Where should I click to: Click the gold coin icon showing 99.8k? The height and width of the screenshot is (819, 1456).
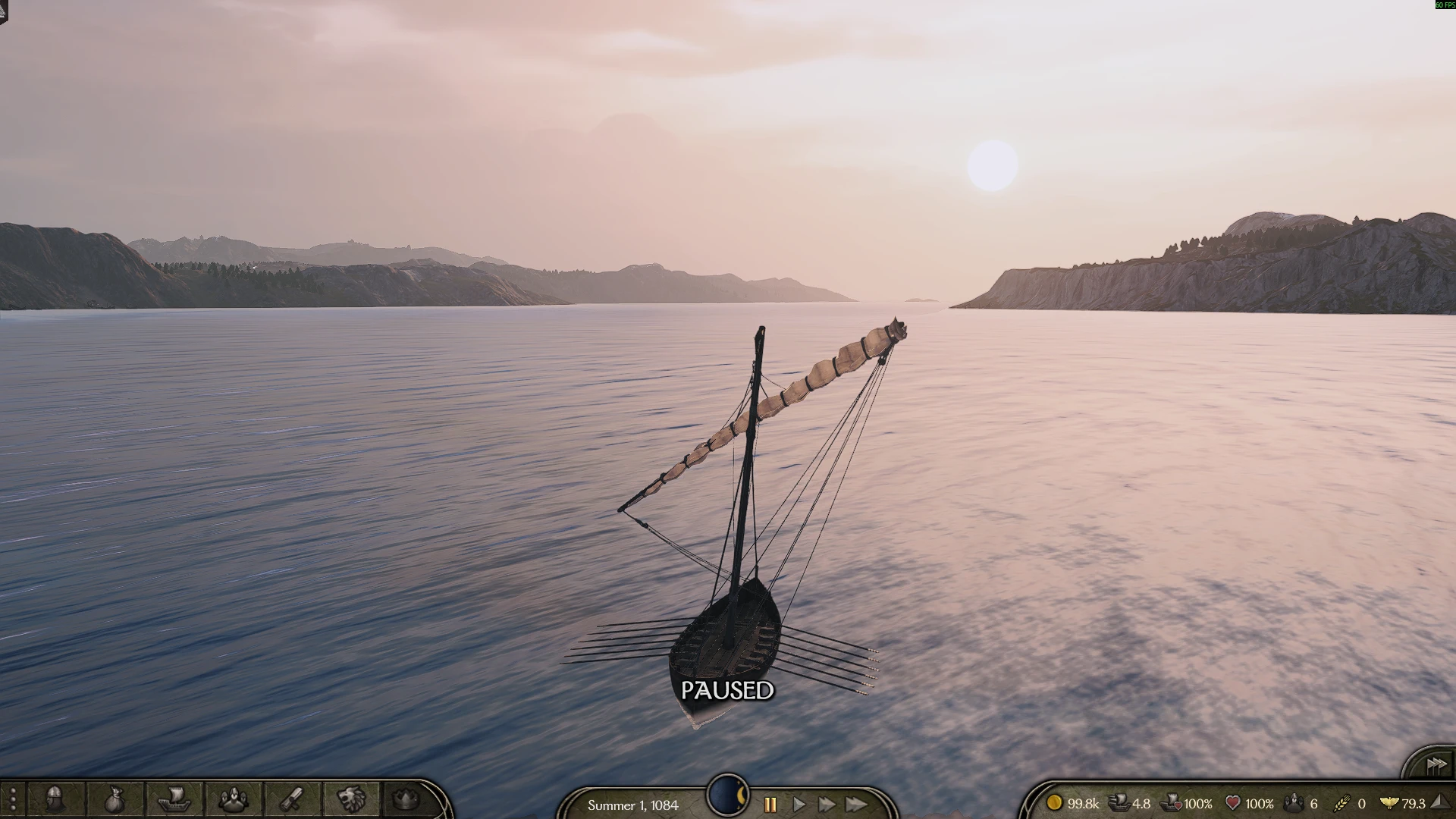pyautogui.click(x=1056, y=803)
